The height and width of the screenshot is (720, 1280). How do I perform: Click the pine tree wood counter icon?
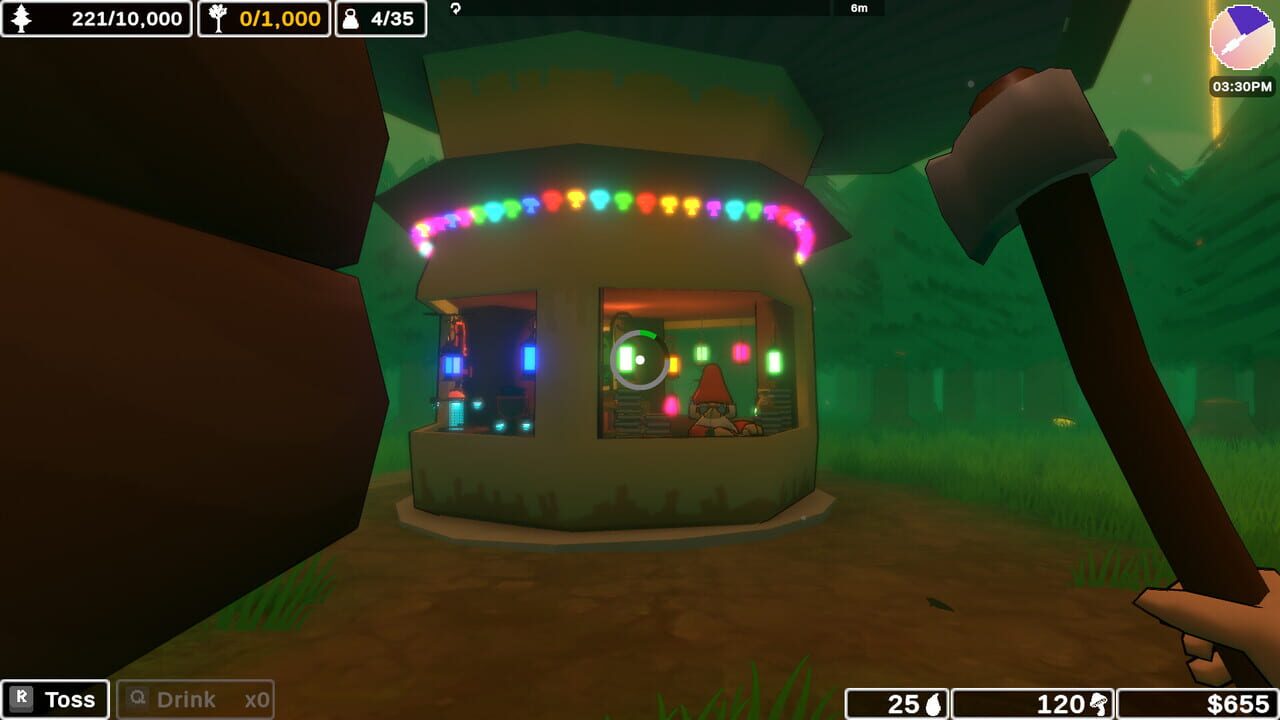click(x=19, y=18)
